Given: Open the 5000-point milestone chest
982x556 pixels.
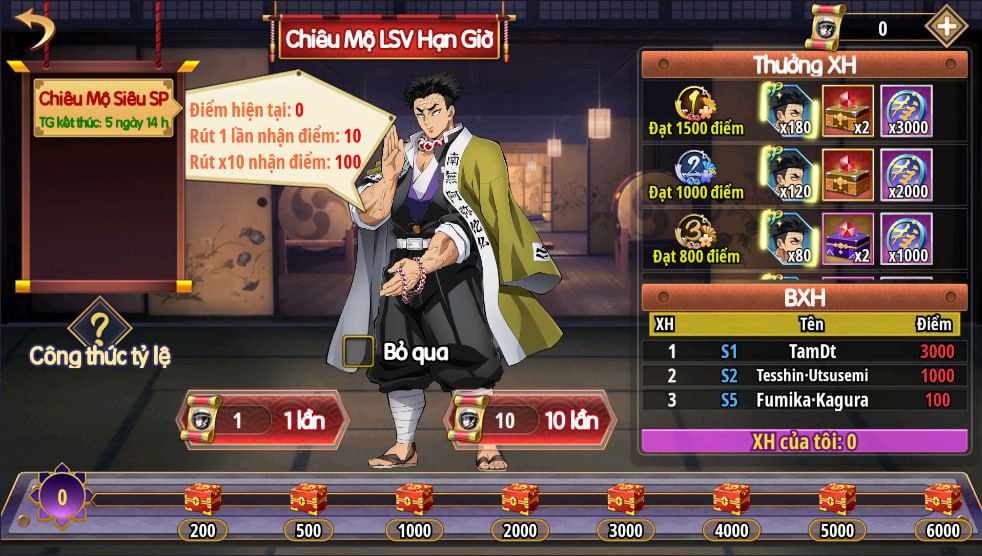Looking at the screenshot, I should point(837,498).
